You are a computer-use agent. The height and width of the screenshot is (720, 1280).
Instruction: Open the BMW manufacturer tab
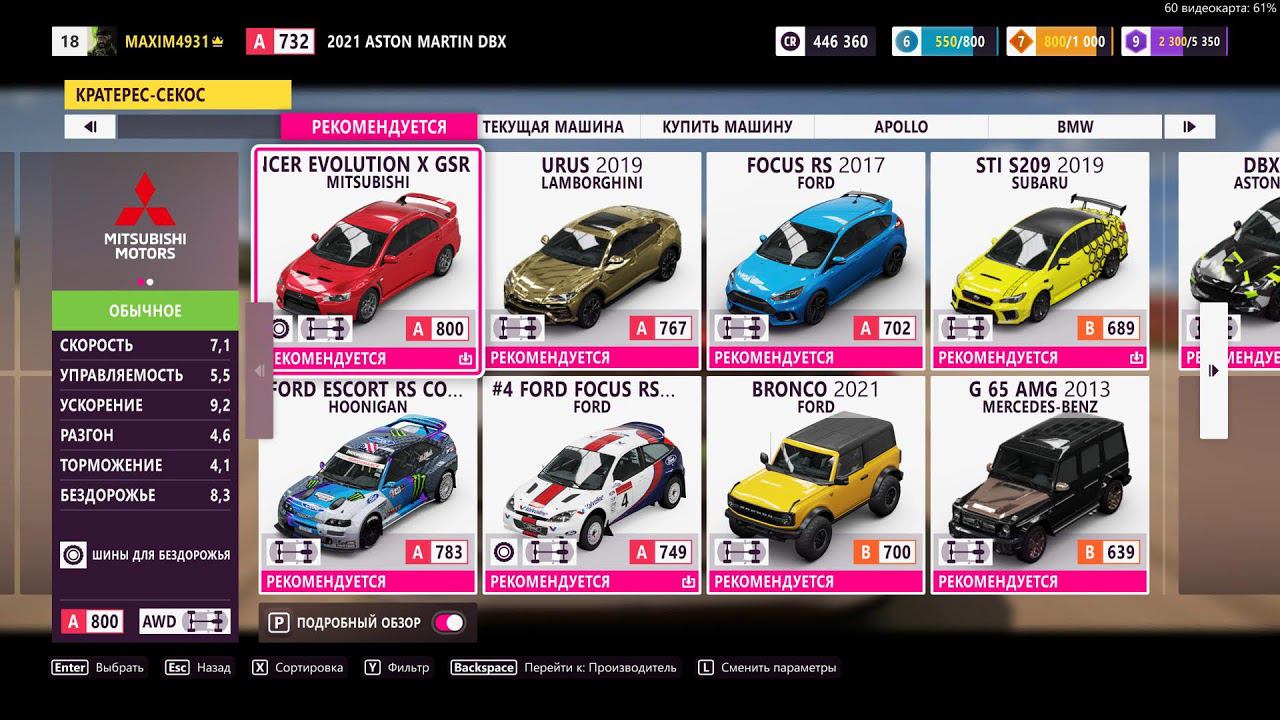[x=1075, y=127]
